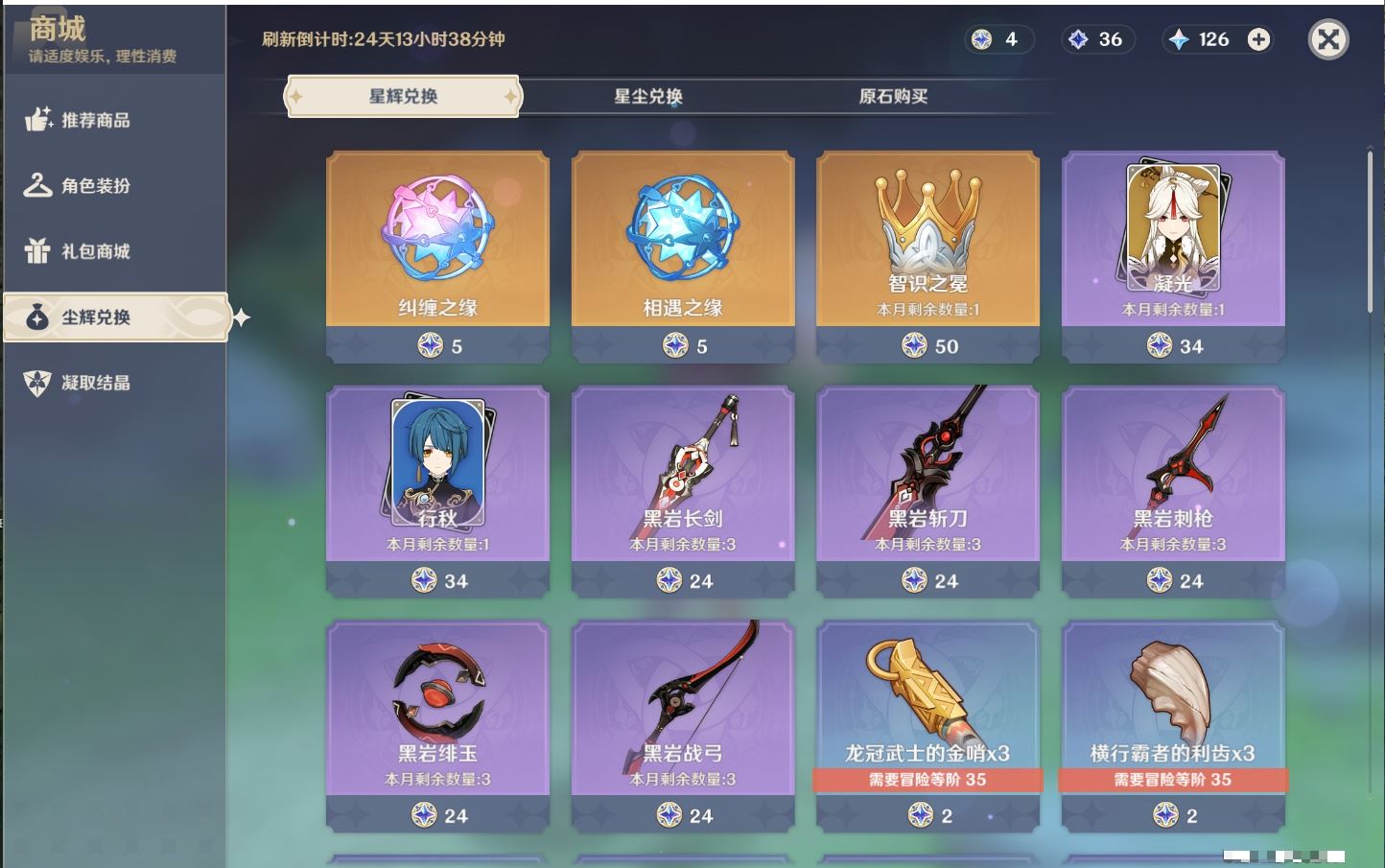This screenshot has width=1385, height=868.
Task: Choose the blue 相遇之缘 item
Action: coord(683,255)
